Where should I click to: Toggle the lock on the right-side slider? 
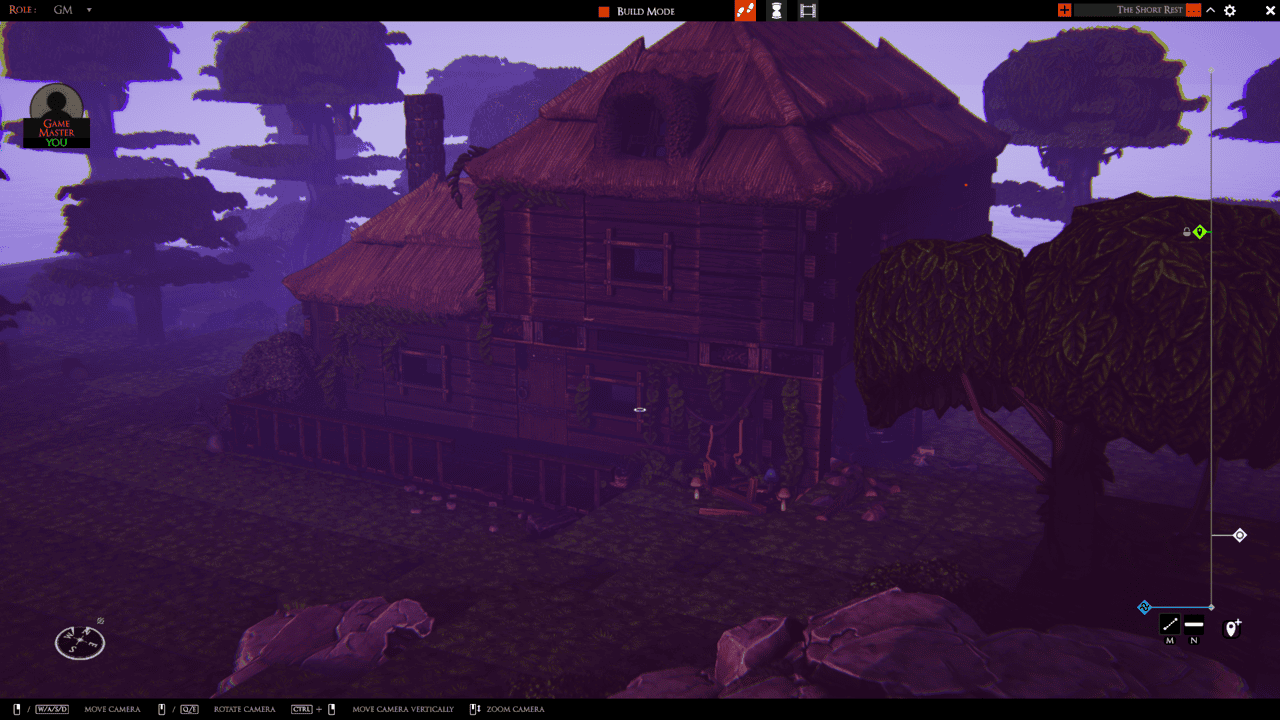click(x=1187, y=231)
